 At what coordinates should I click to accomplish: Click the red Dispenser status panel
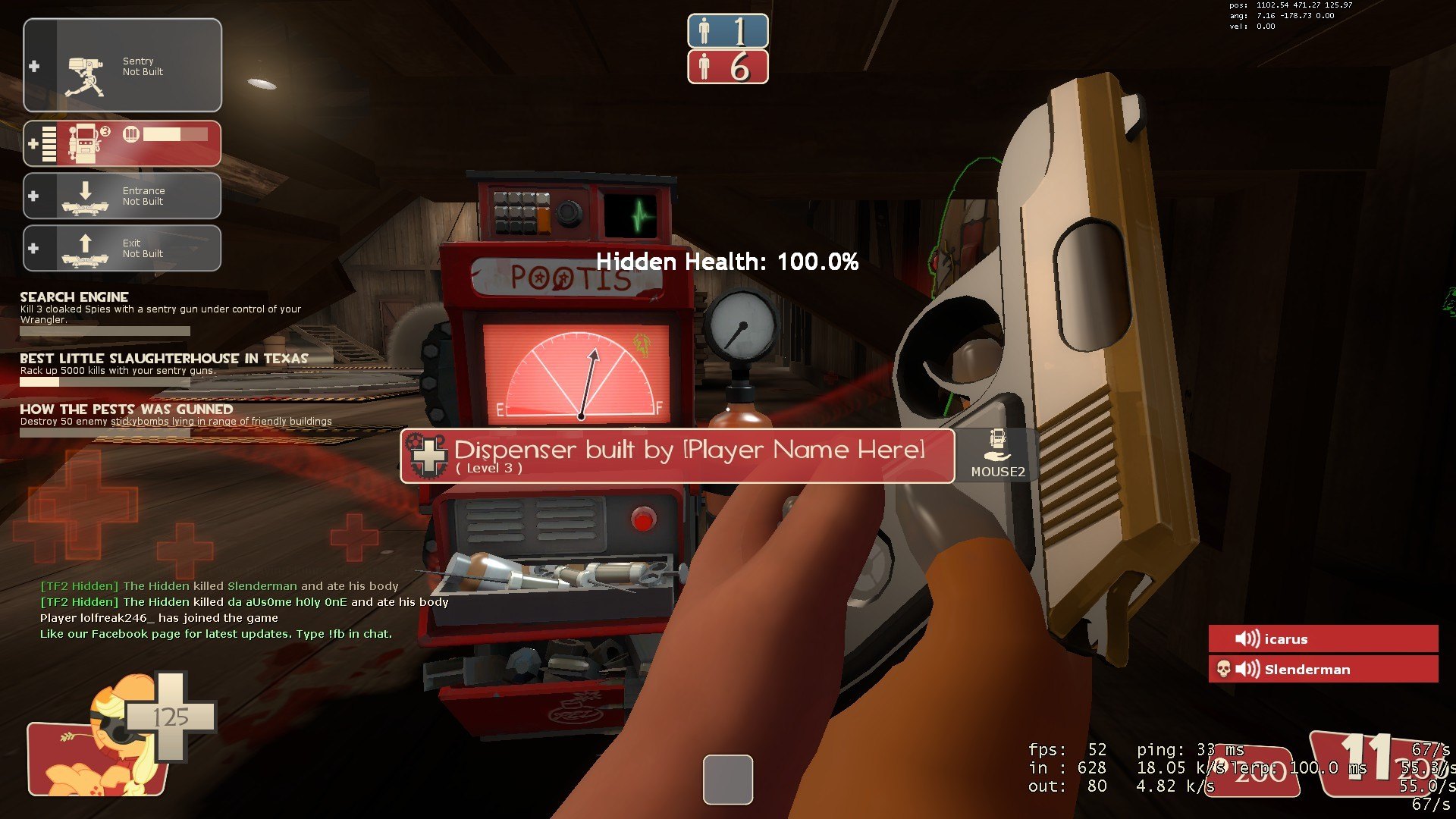[123, 143]
